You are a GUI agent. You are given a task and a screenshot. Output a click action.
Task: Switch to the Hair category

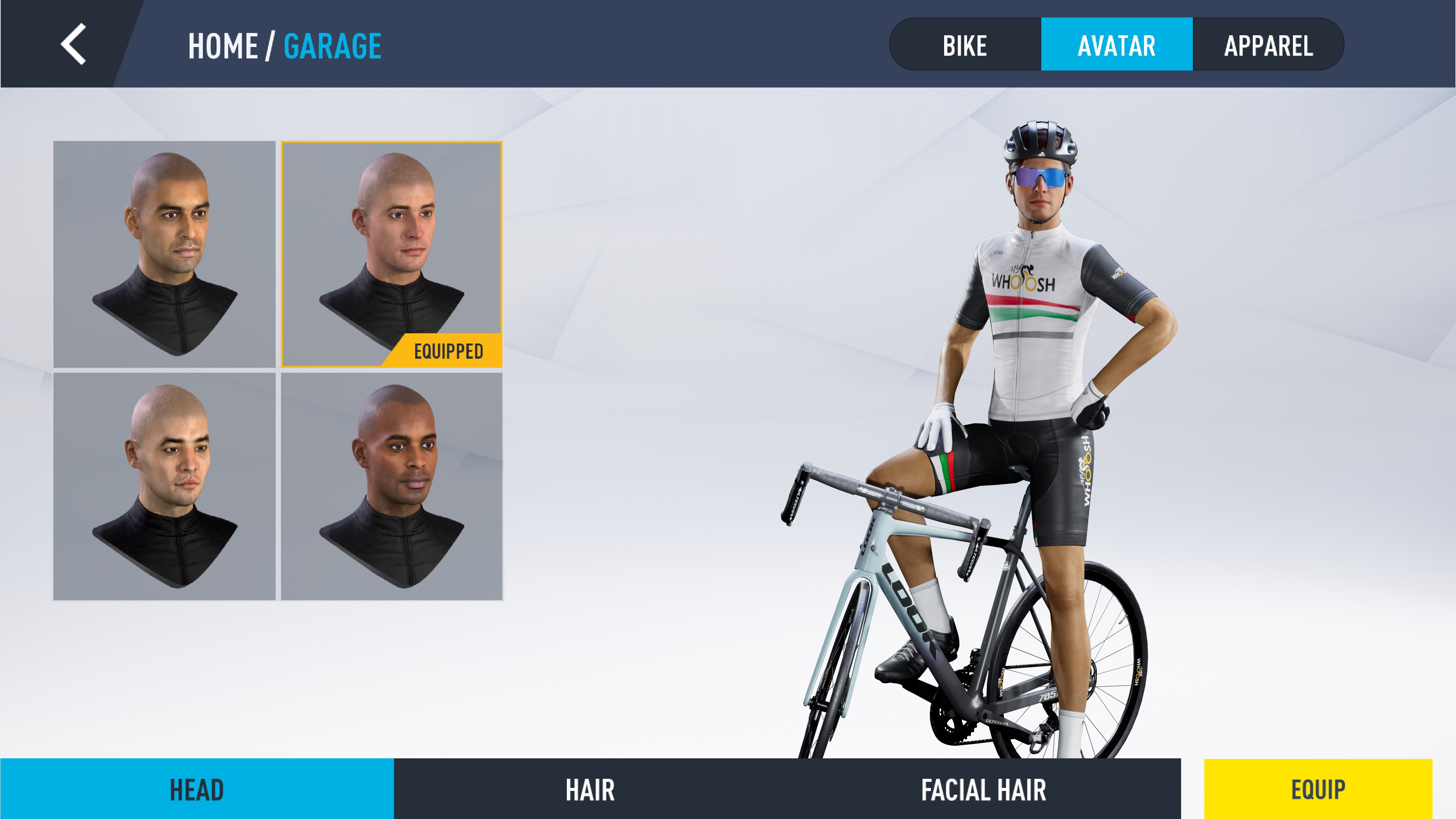(590, 789)
